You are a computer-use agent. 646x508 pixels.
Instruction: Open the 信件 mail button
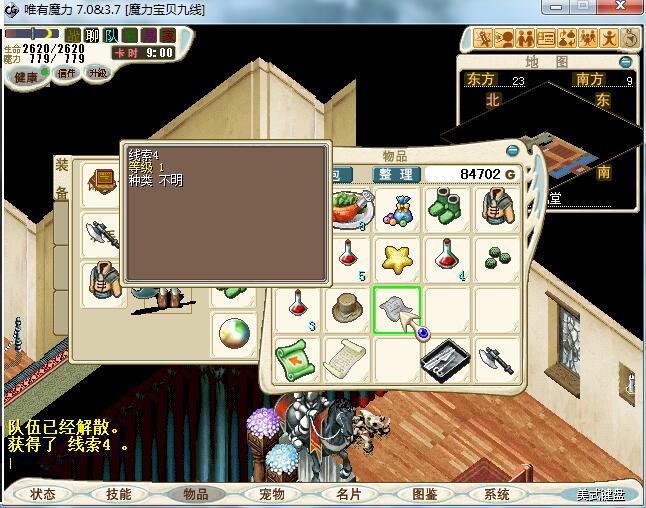tap(67, 74)
